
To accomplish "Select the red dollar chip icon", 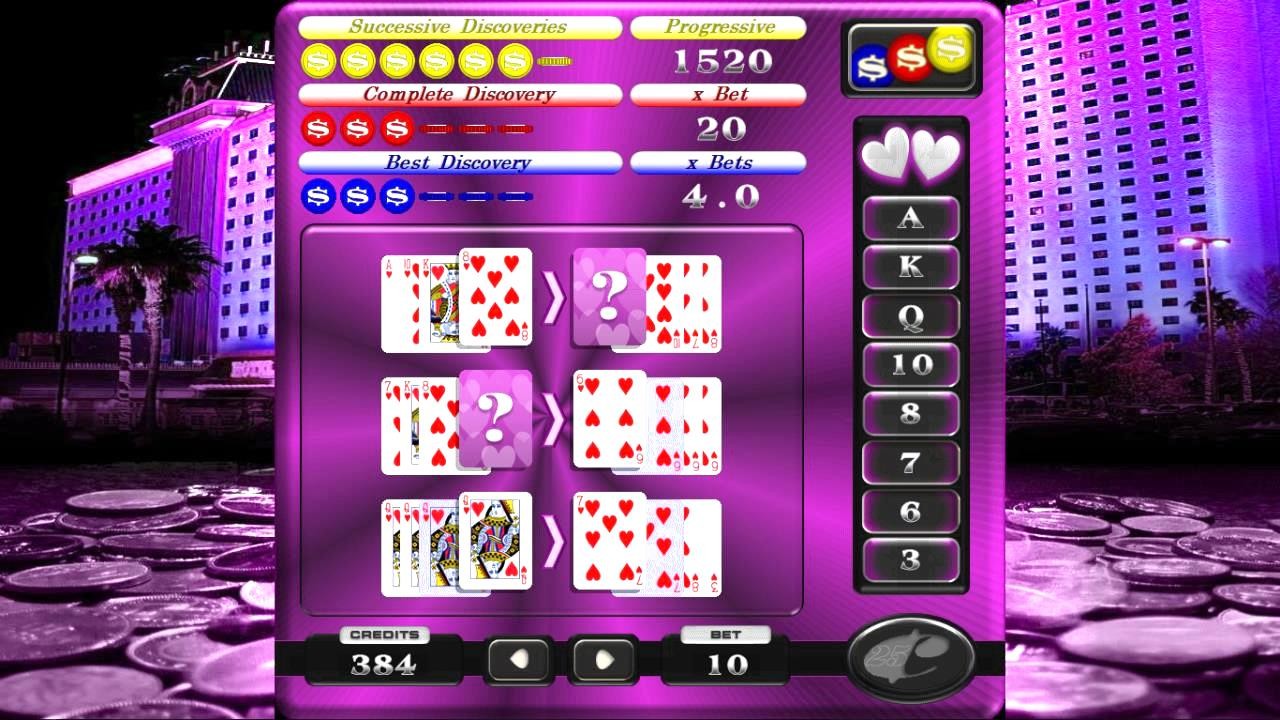I will (910, 56).
